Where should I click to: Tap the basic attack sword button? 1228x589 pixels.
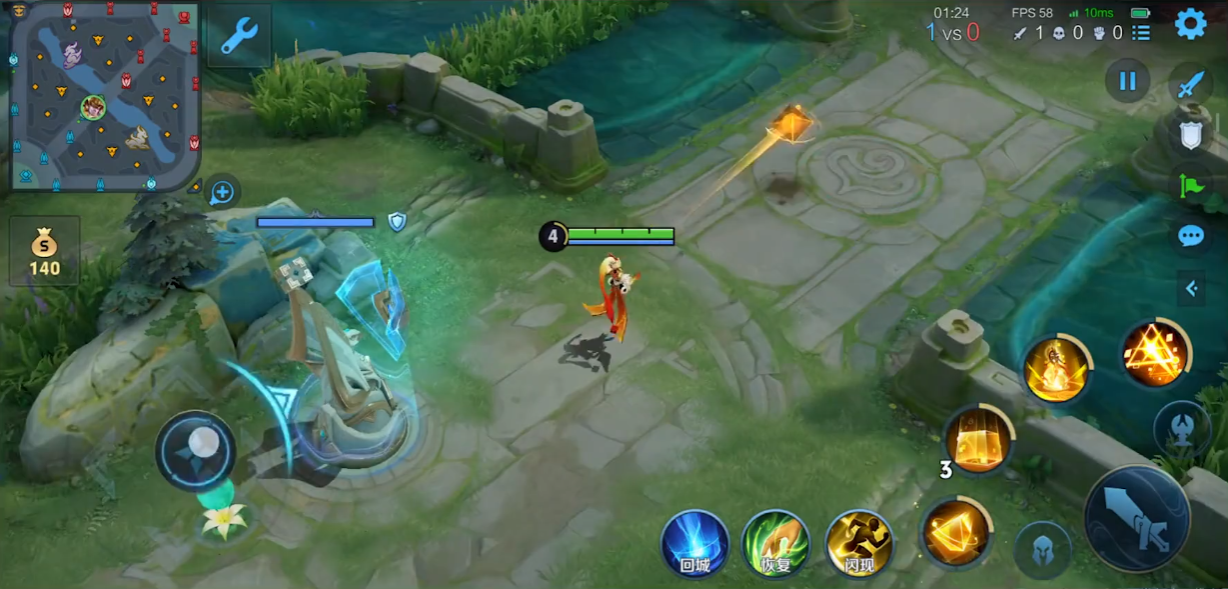coord(1137,518)
